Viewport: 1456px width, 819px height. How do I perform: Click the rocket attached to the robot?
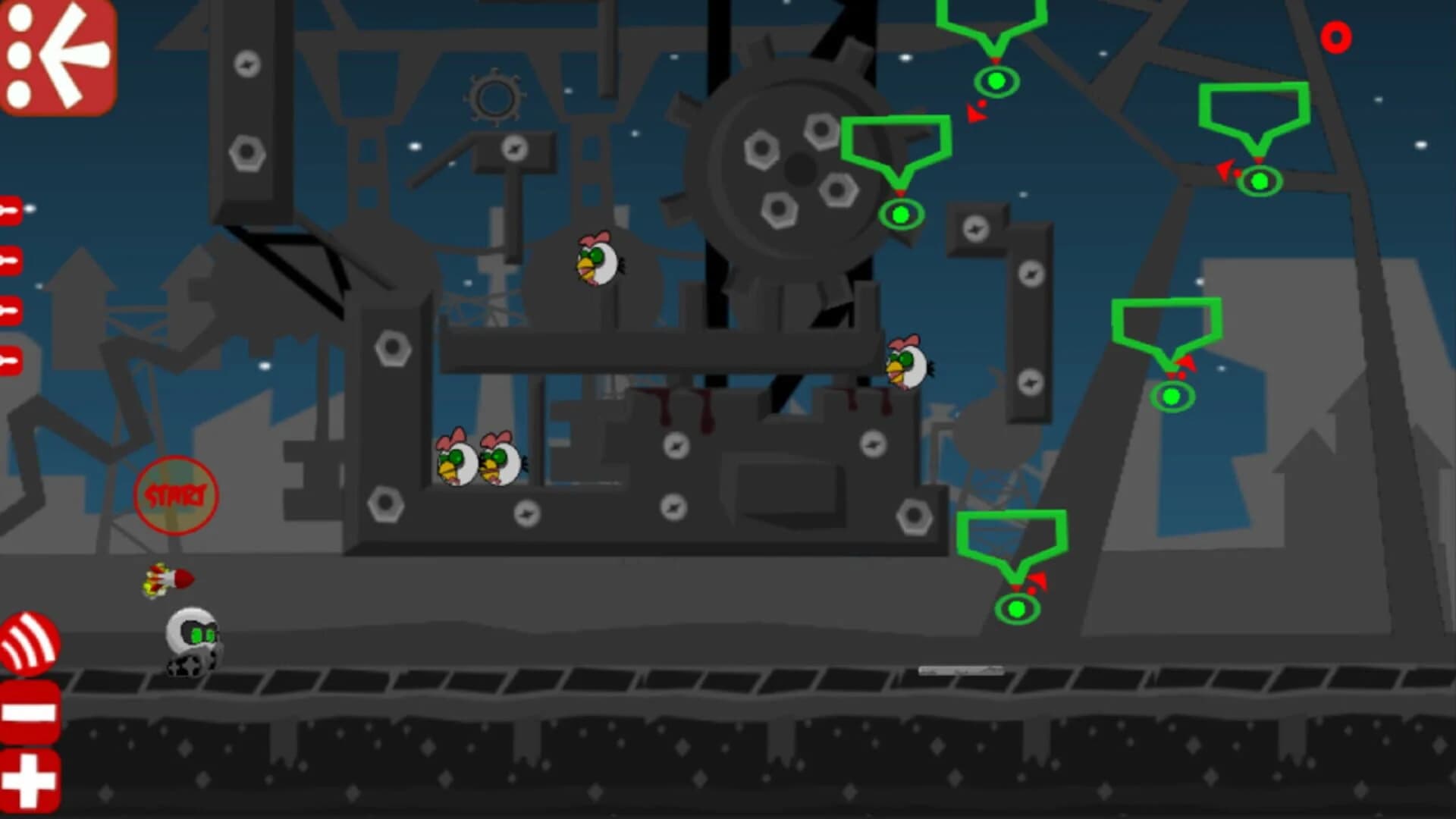[168, 579]
